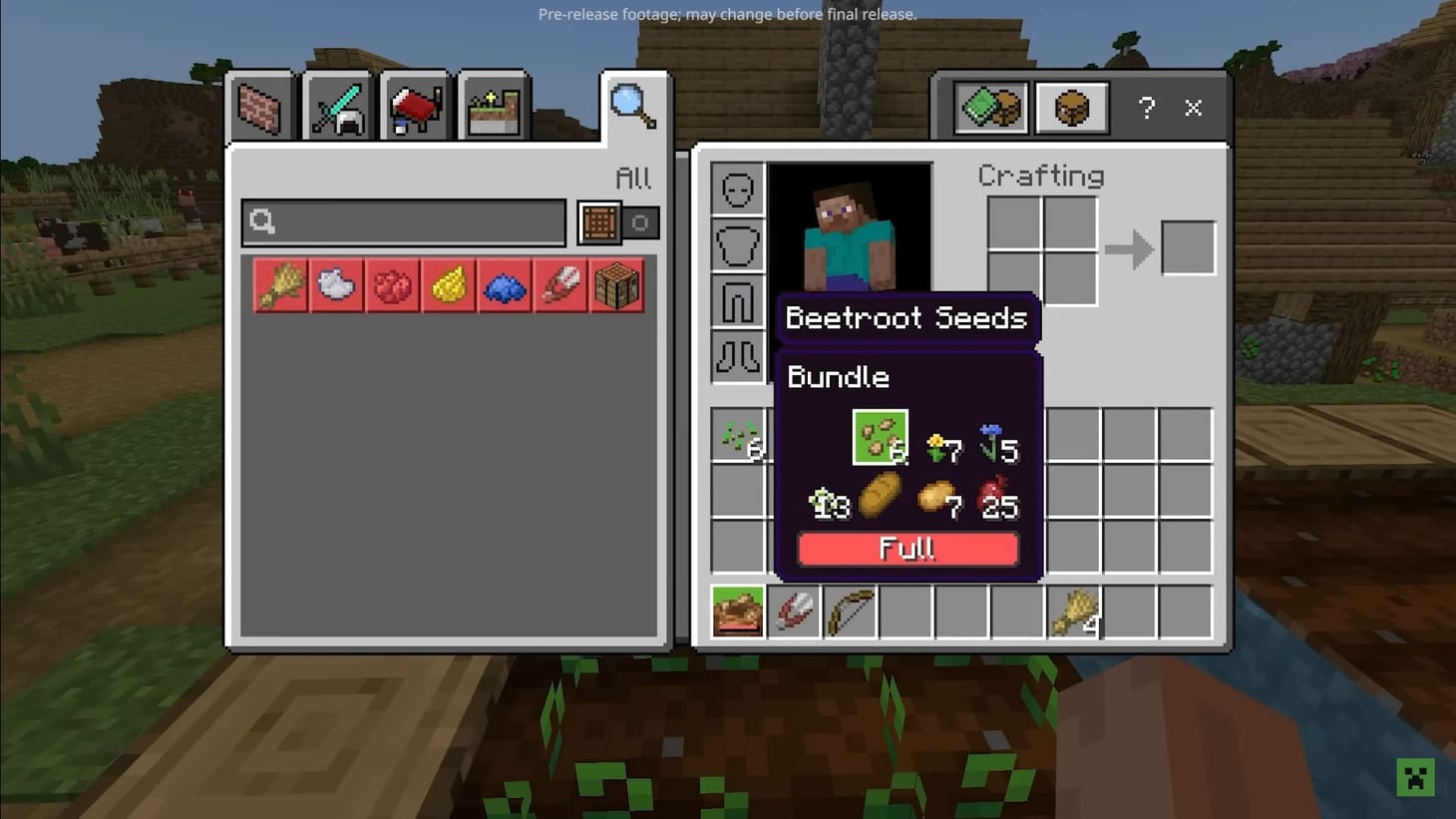The height and width of the screenshot is (819, 1456).
Task: Select the crafting table recipe
Action: pos(617,284)
